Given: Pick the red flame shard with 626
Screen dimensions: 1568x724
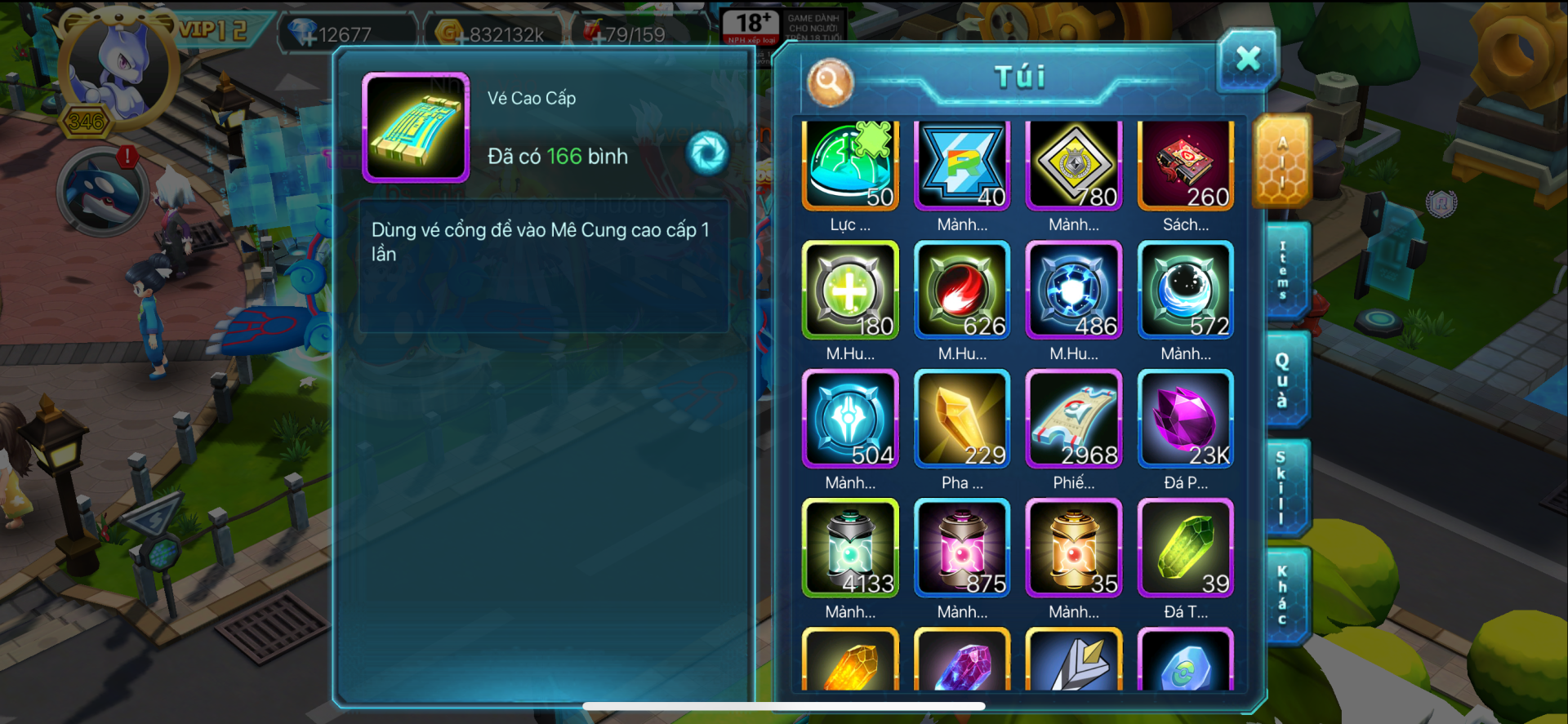Looking at the screenshot, I should pos(962,290).
